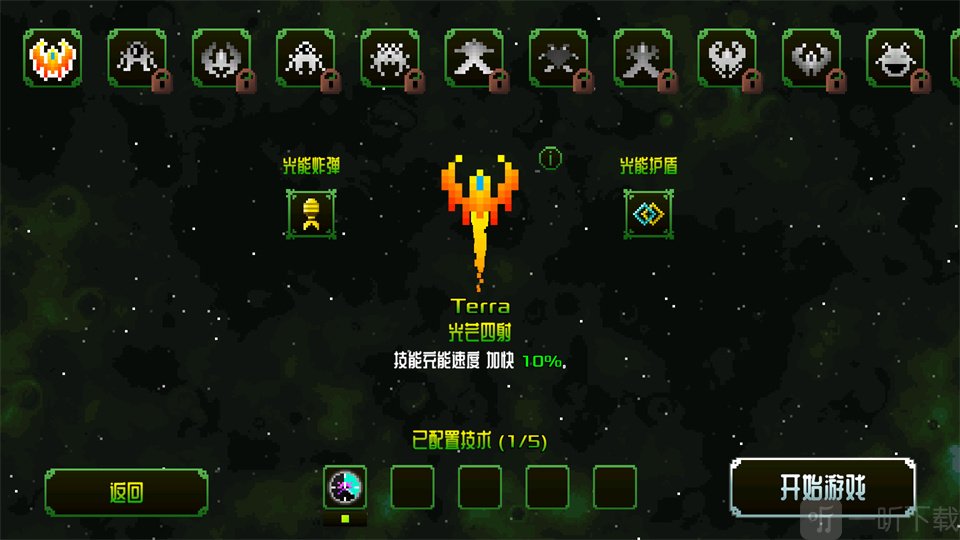Open the ship info circle icon
960x540 pixels.
click(550, 158)
